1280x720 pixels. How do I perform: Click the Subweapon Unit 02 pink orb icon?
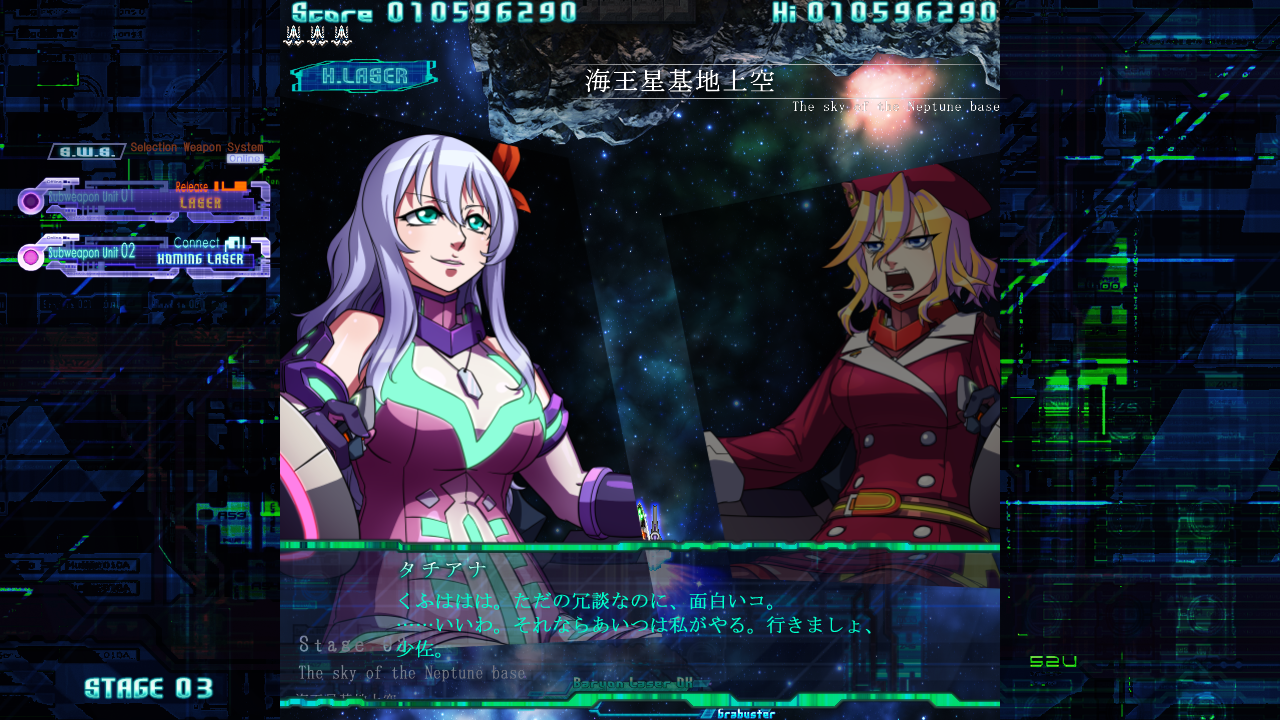29,258
